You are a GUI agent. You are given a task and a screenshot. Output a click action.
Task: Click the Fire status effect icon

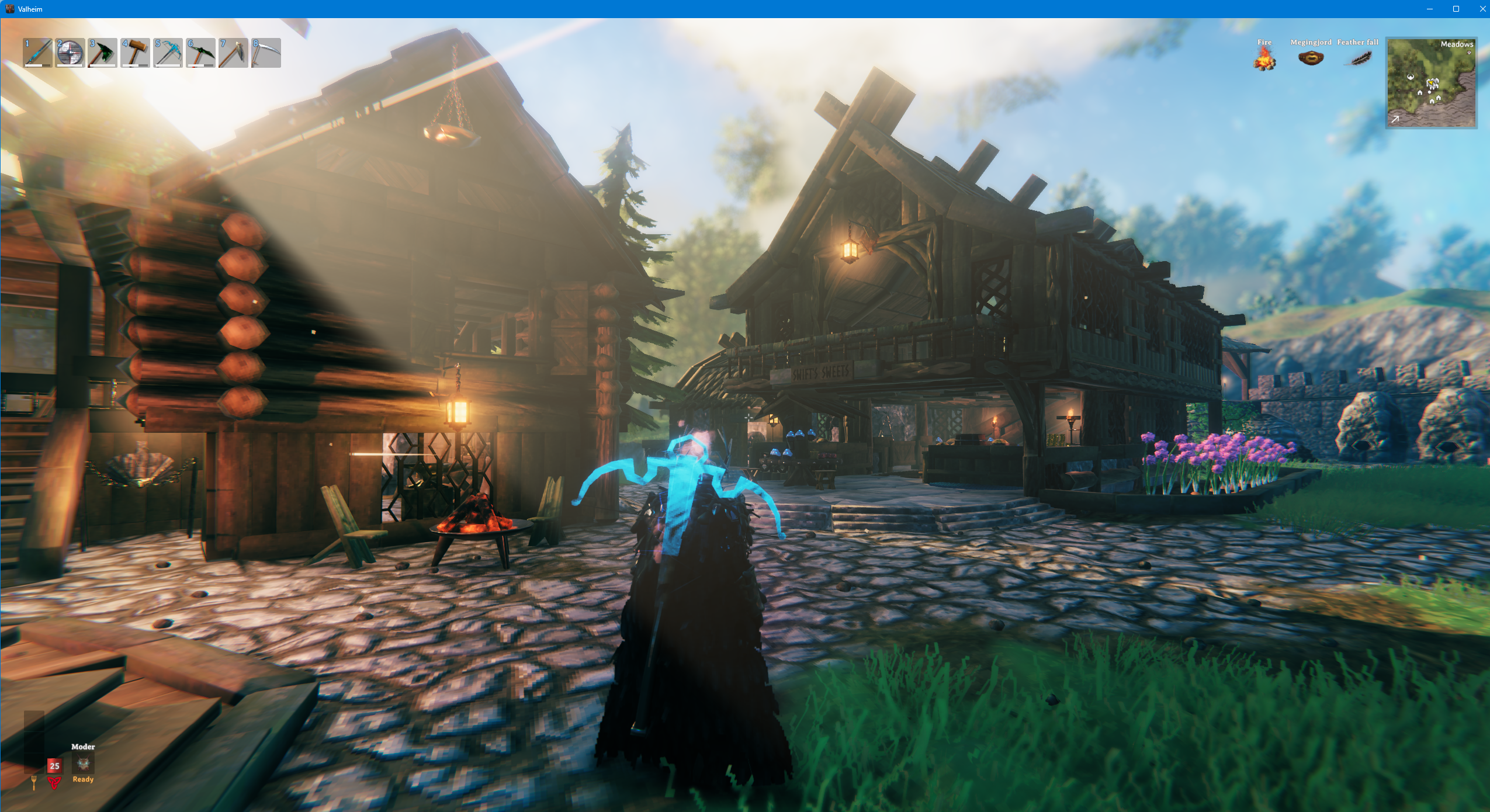[1264, 58]
